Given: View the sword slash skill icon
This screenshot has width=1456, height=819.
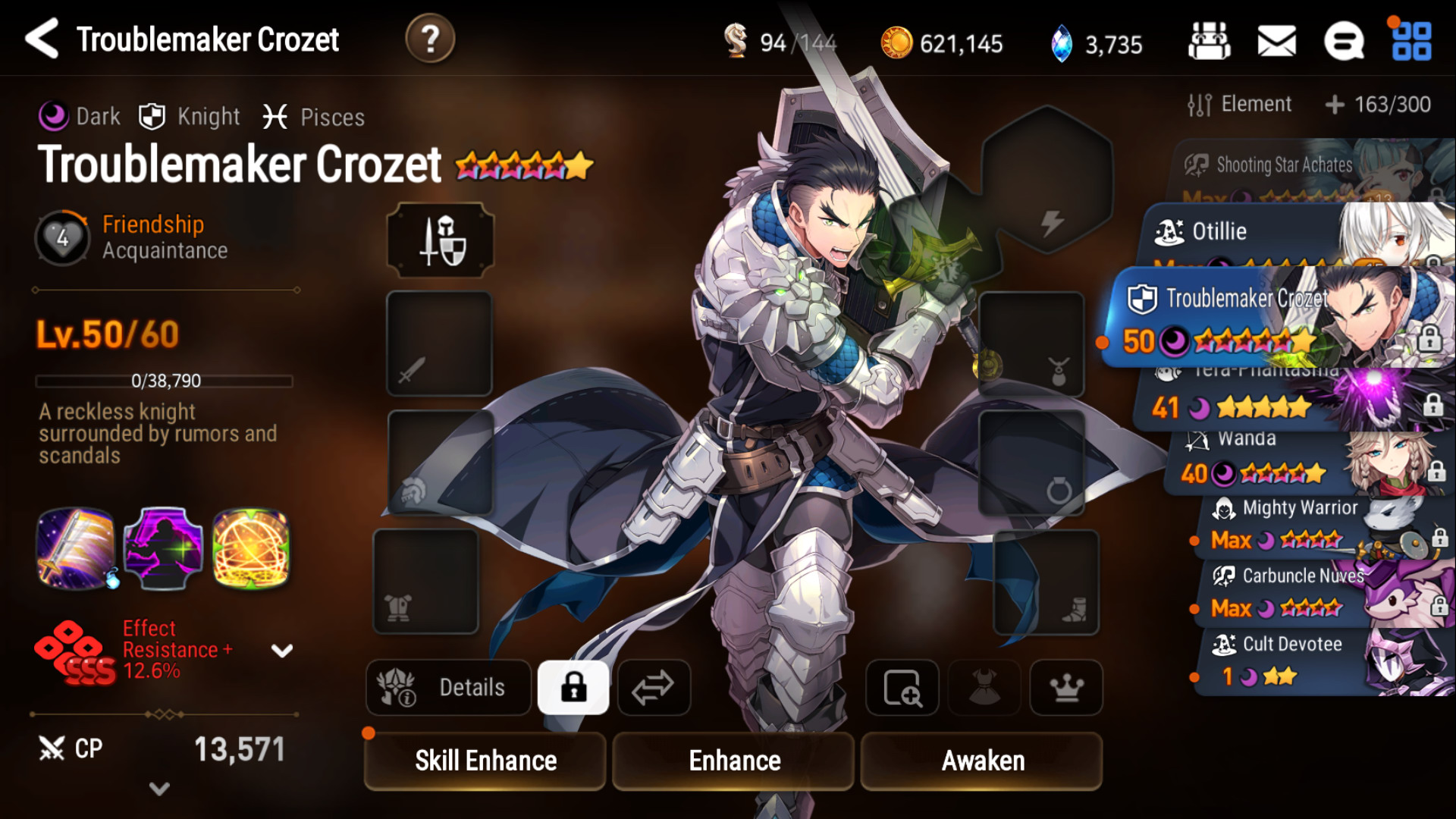Looking at the screenshot, I should (76, 548).
